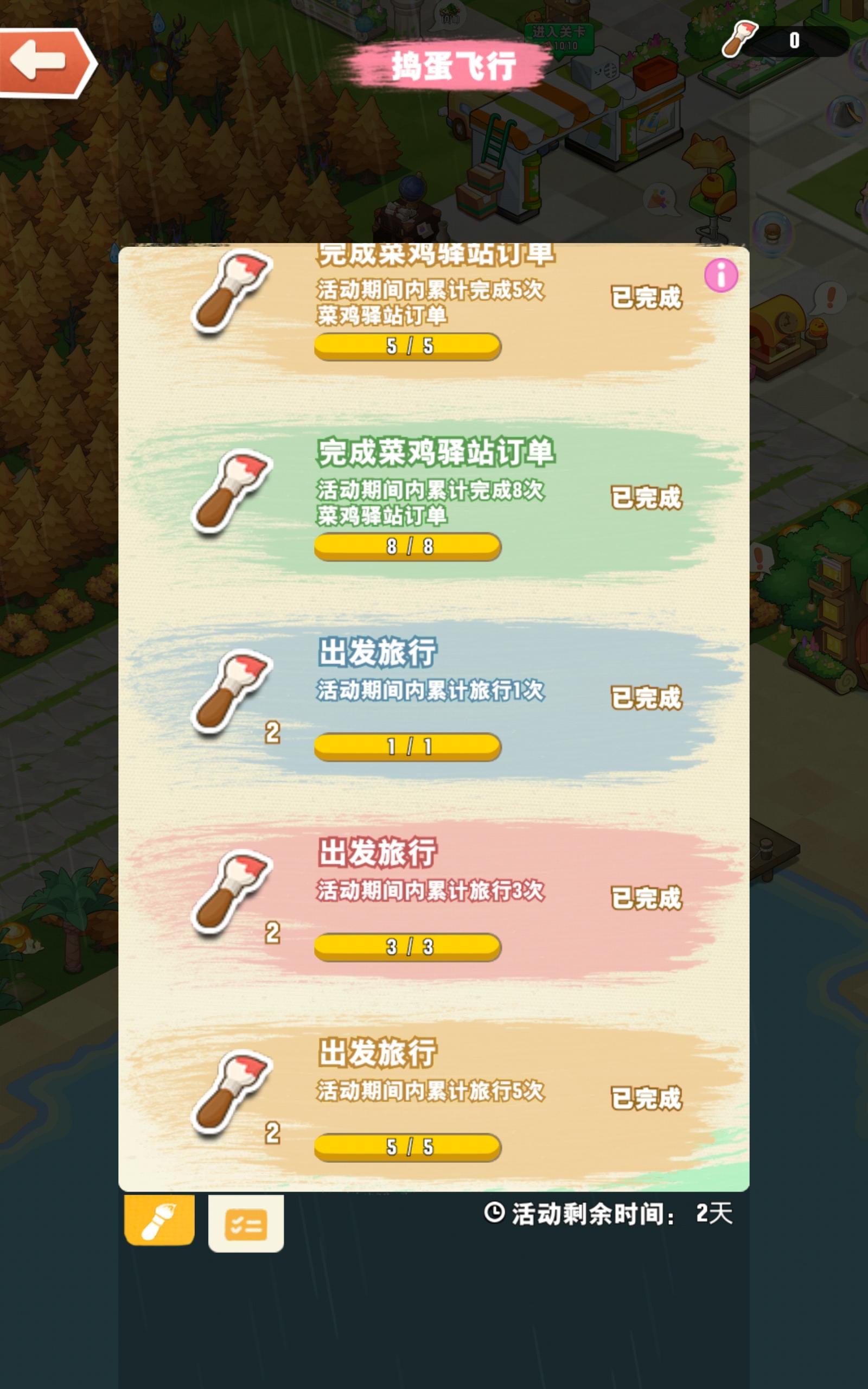Screen dimensions: 868x1389
Task: Open the pink info icon on the first task
Action: pyautogui.click(x=722, y=277)
